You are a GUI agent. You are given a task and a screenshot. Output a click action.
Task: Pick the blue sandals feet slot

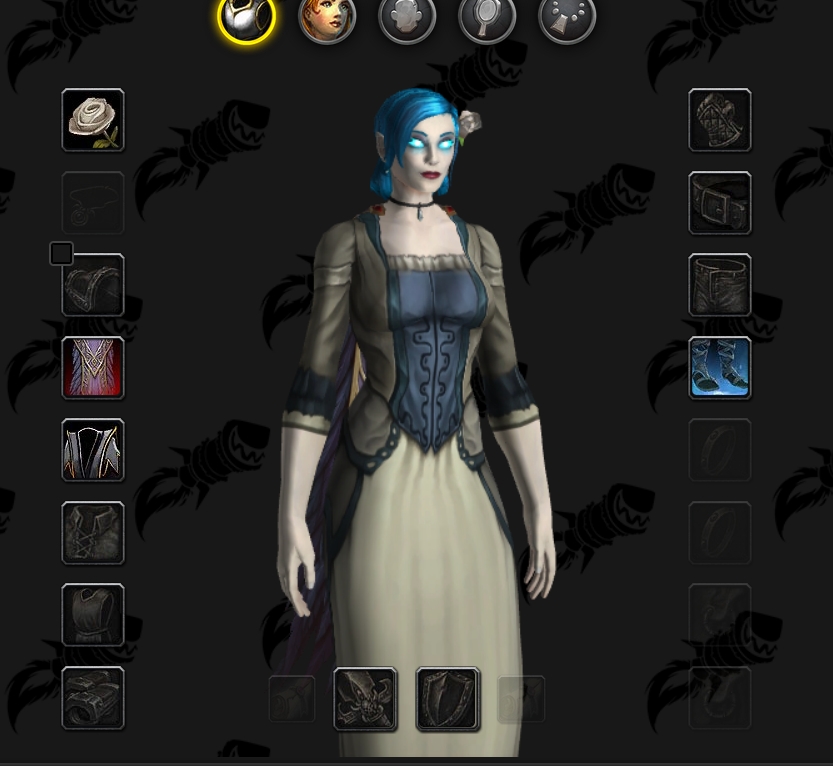click(x=720, y=368)
